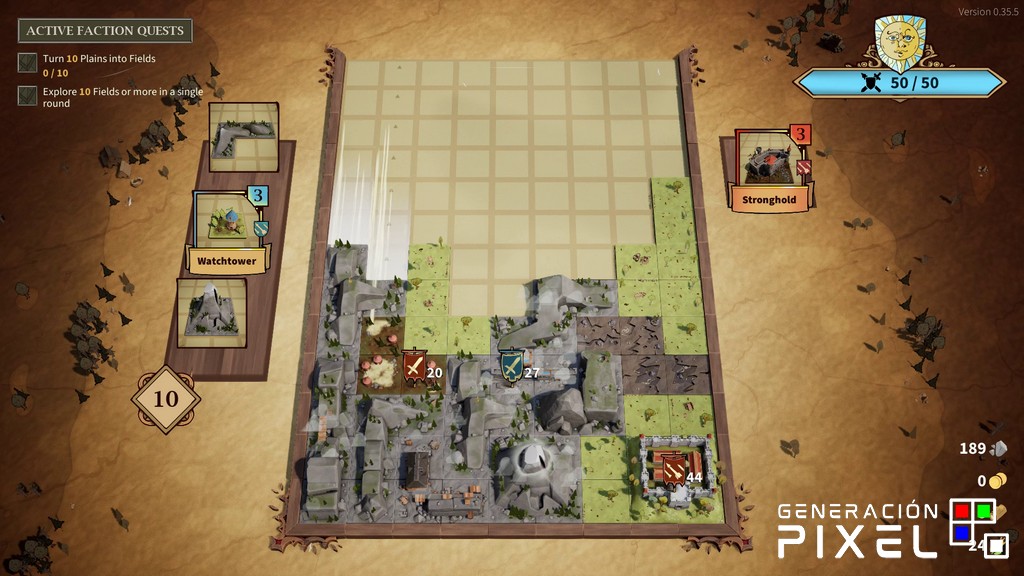The height and width of the screenshot is (576, 1024).
Task: Select the red sword banner marked 20
Action: click(414, 367)
